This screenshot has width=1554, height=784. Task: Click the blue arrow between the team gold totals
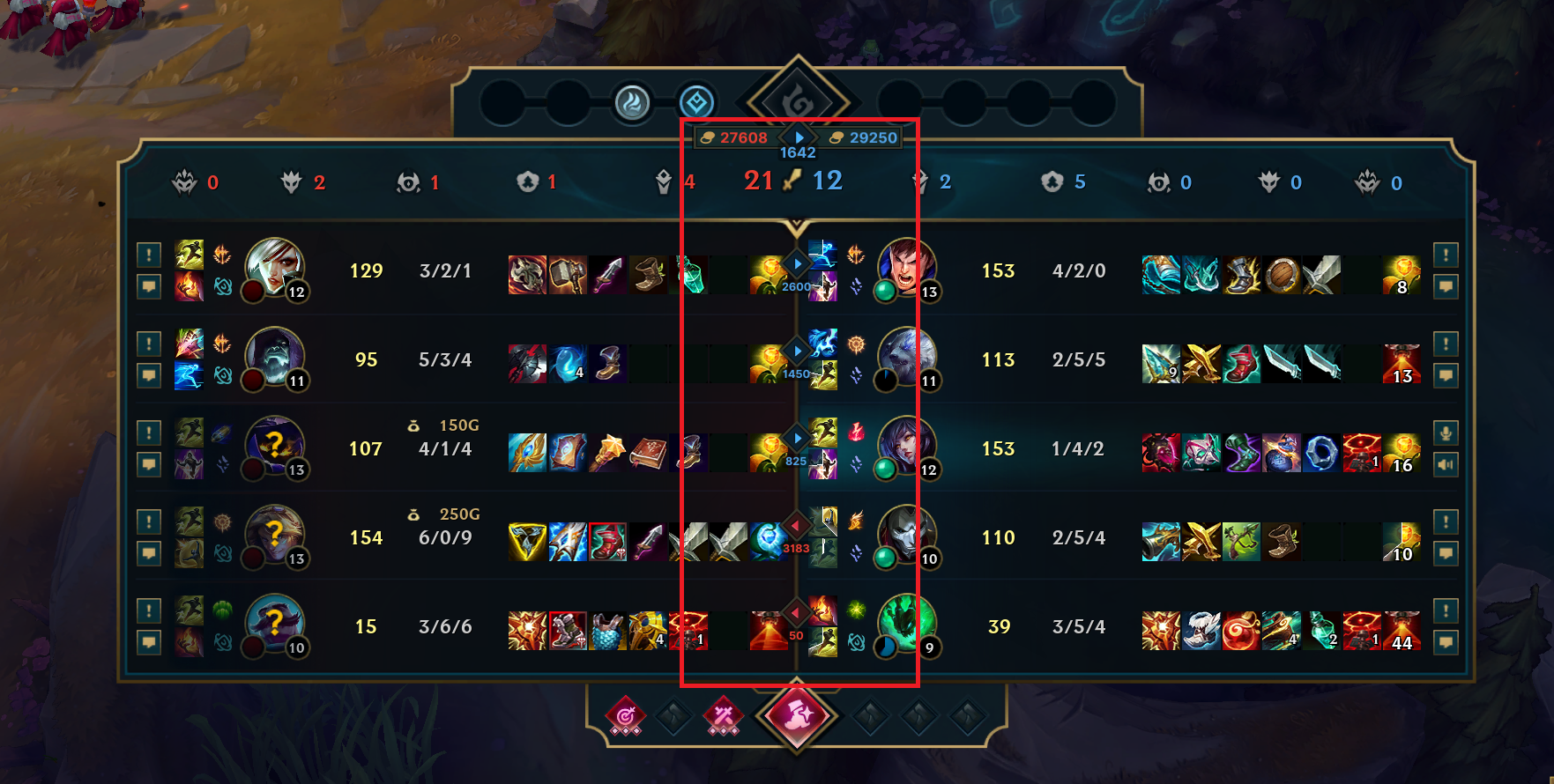tap(799, 137)
